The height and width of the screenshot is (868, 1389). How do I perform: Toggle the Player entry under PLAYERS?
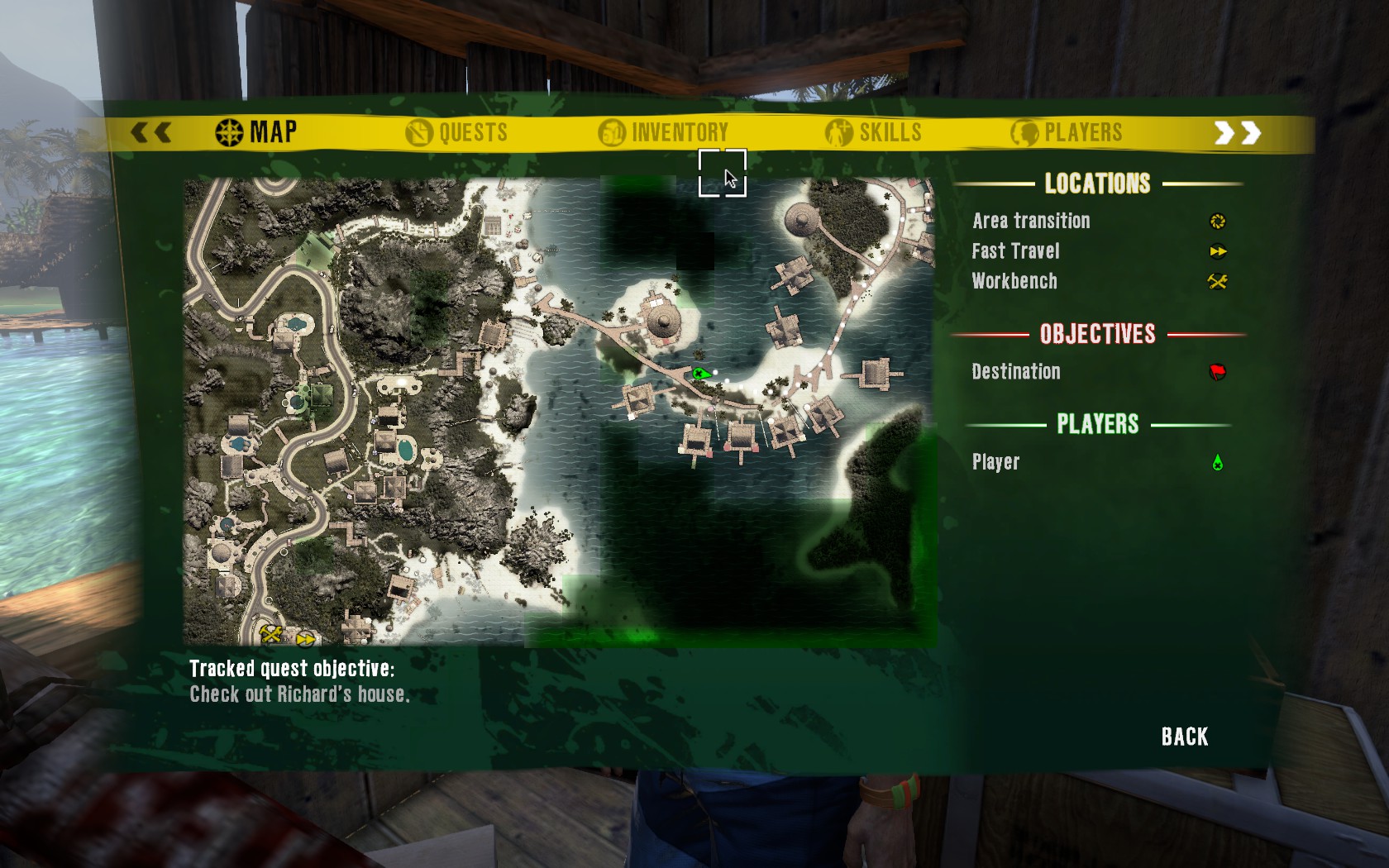996,461
